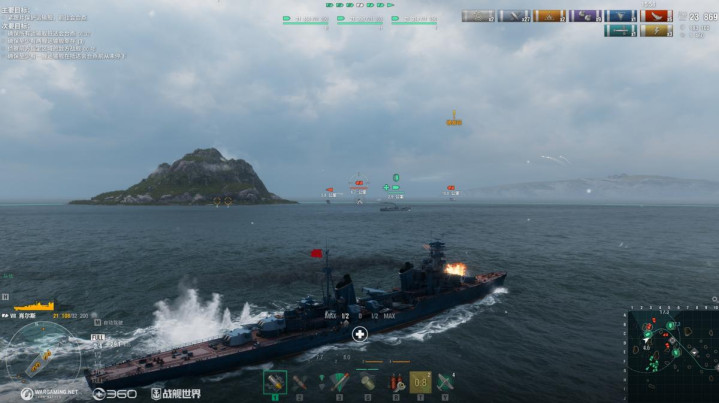The image size is (719, 403).
Task: Click the teal torpedo ribbon badge
Action: 620,31
